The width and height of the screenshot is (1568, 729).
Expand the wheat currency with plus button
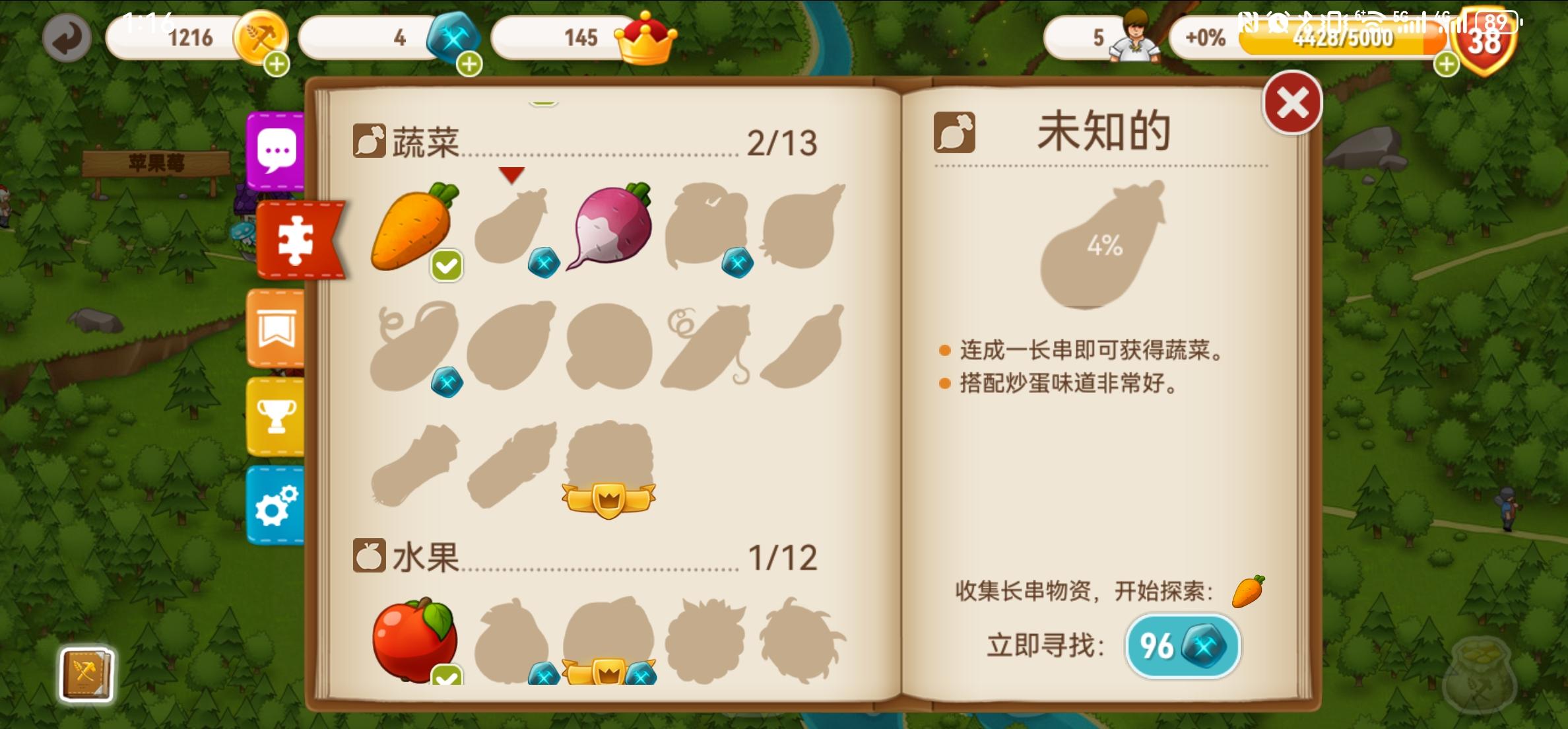(277, 63)
